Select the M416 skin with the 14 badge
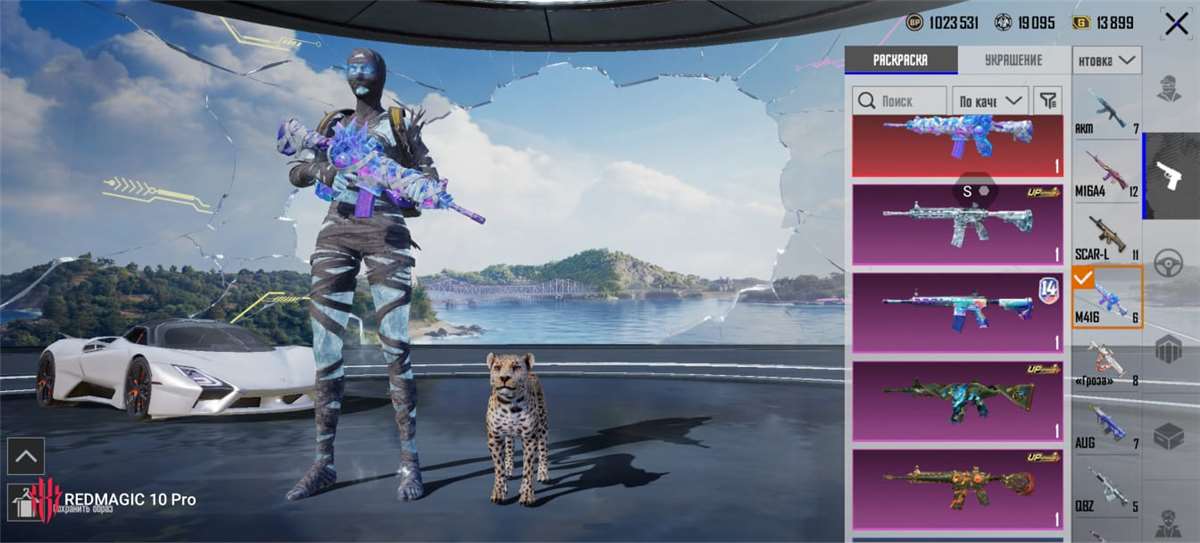 pyautogui.click(x=957, y=311)
